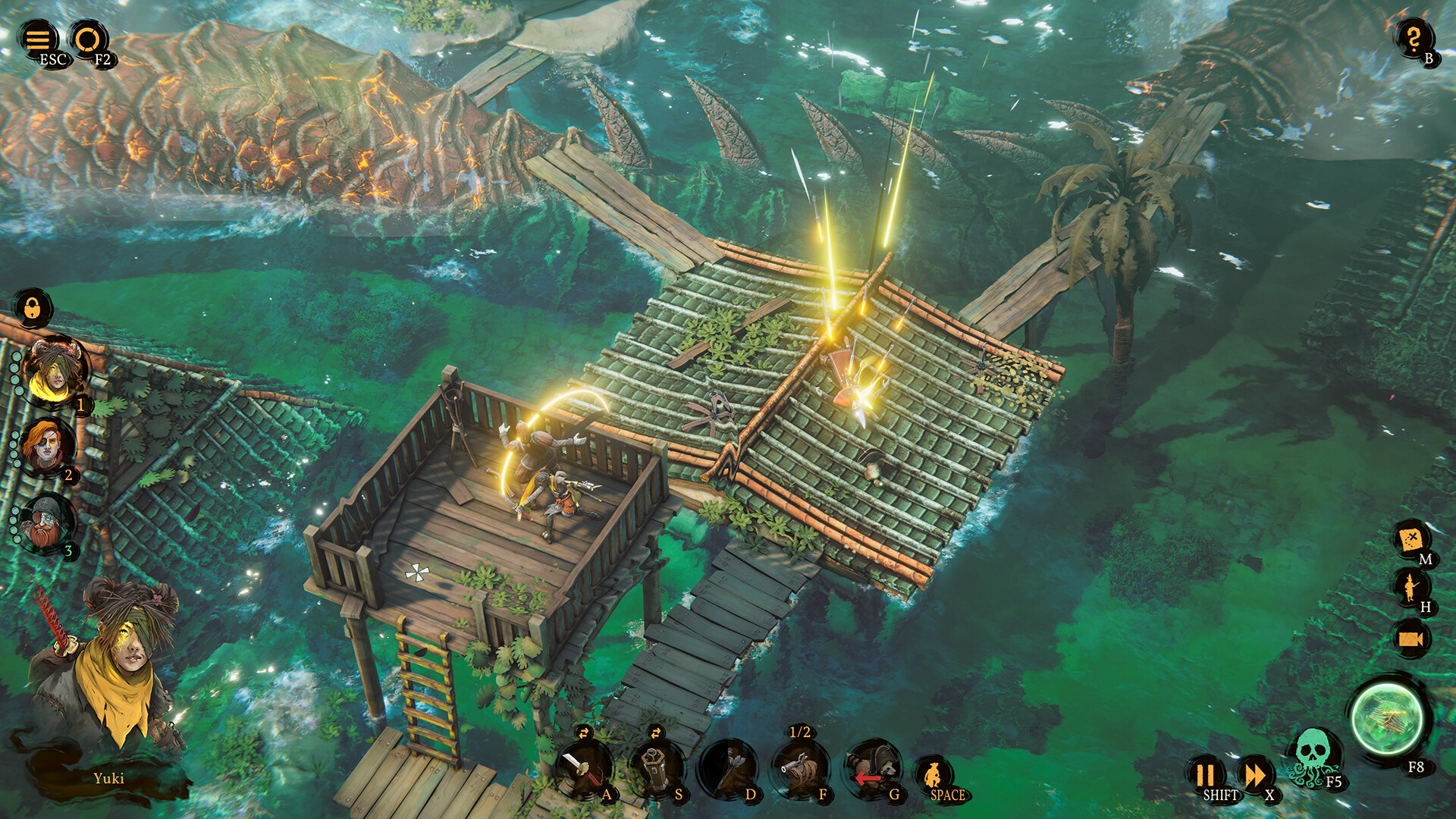Activate the grappling hook pistol ability

tap(801, 767)
